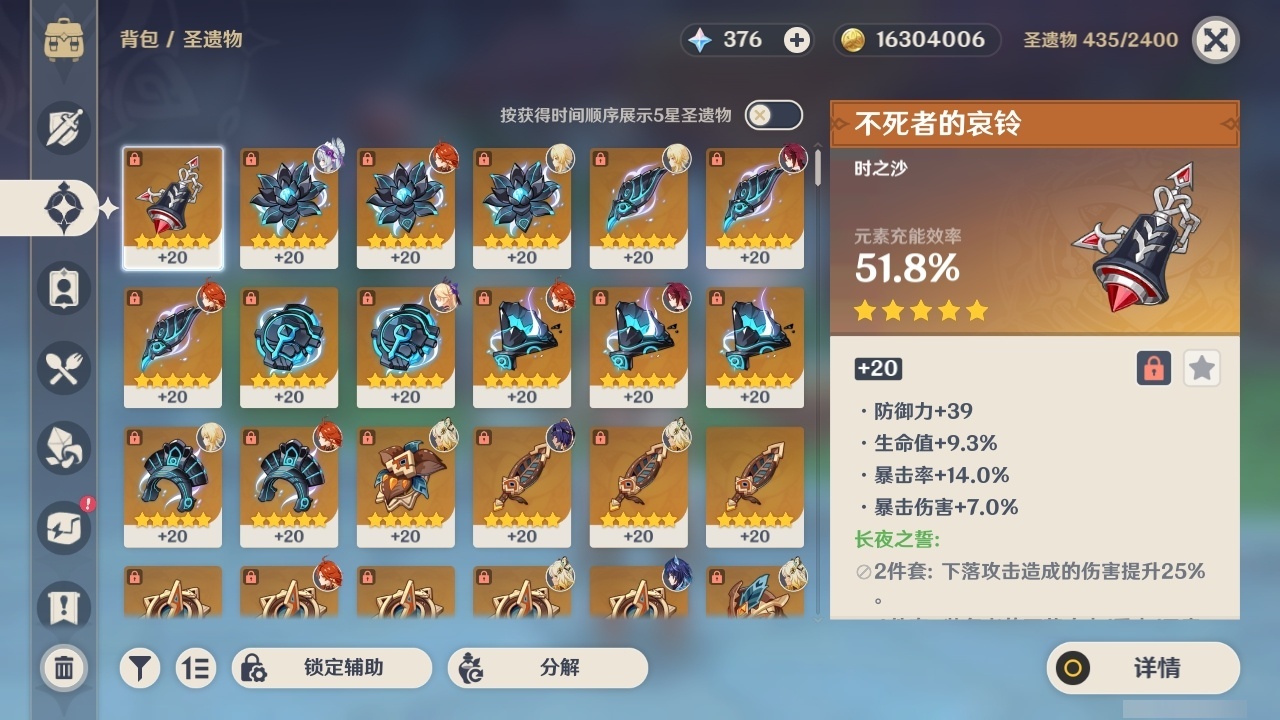The width and height of the screenshot is (1280, 720).
Task: Select the flower artifact equipped by Keqing
Action: click(288, 207)
